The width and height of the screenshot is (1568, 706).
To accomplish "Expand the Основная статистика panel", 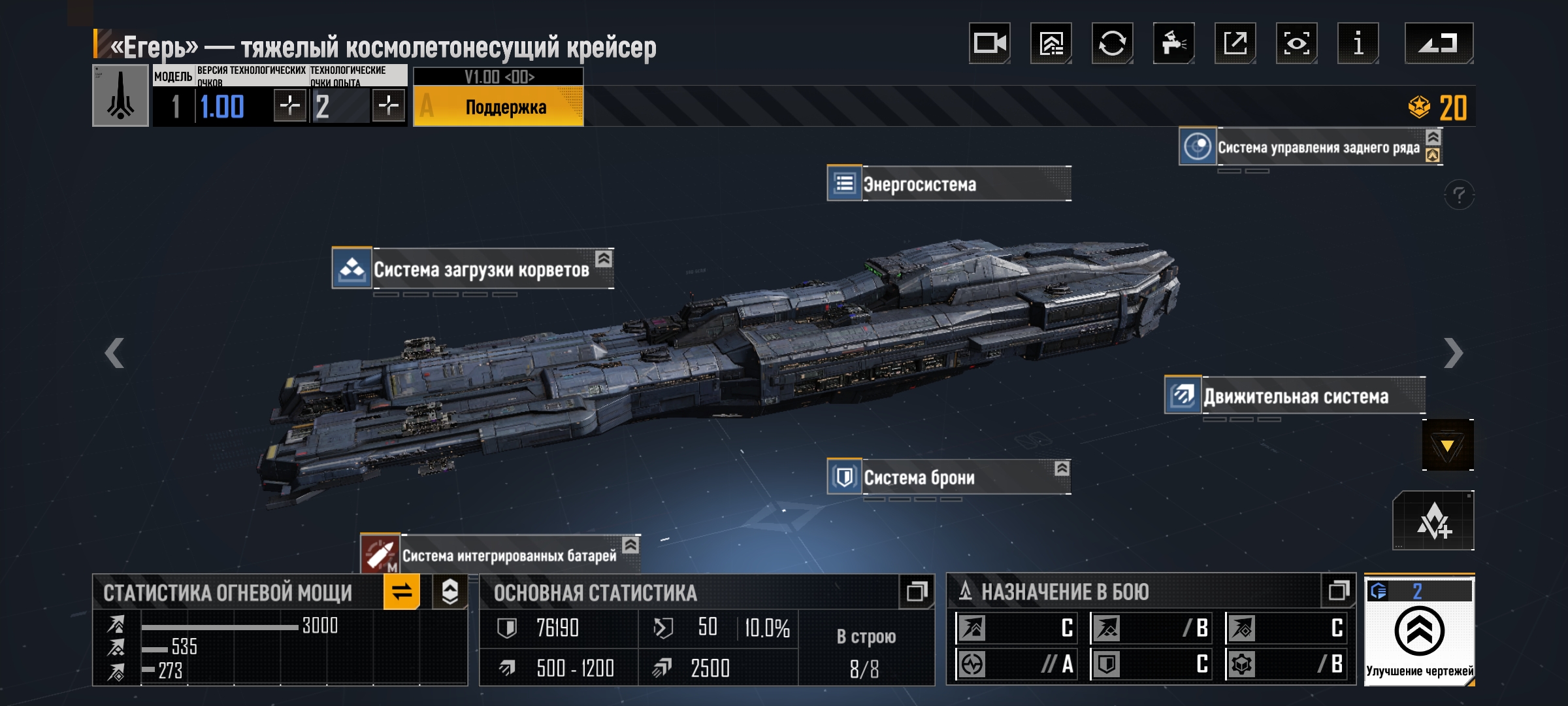I will (917, 592).
